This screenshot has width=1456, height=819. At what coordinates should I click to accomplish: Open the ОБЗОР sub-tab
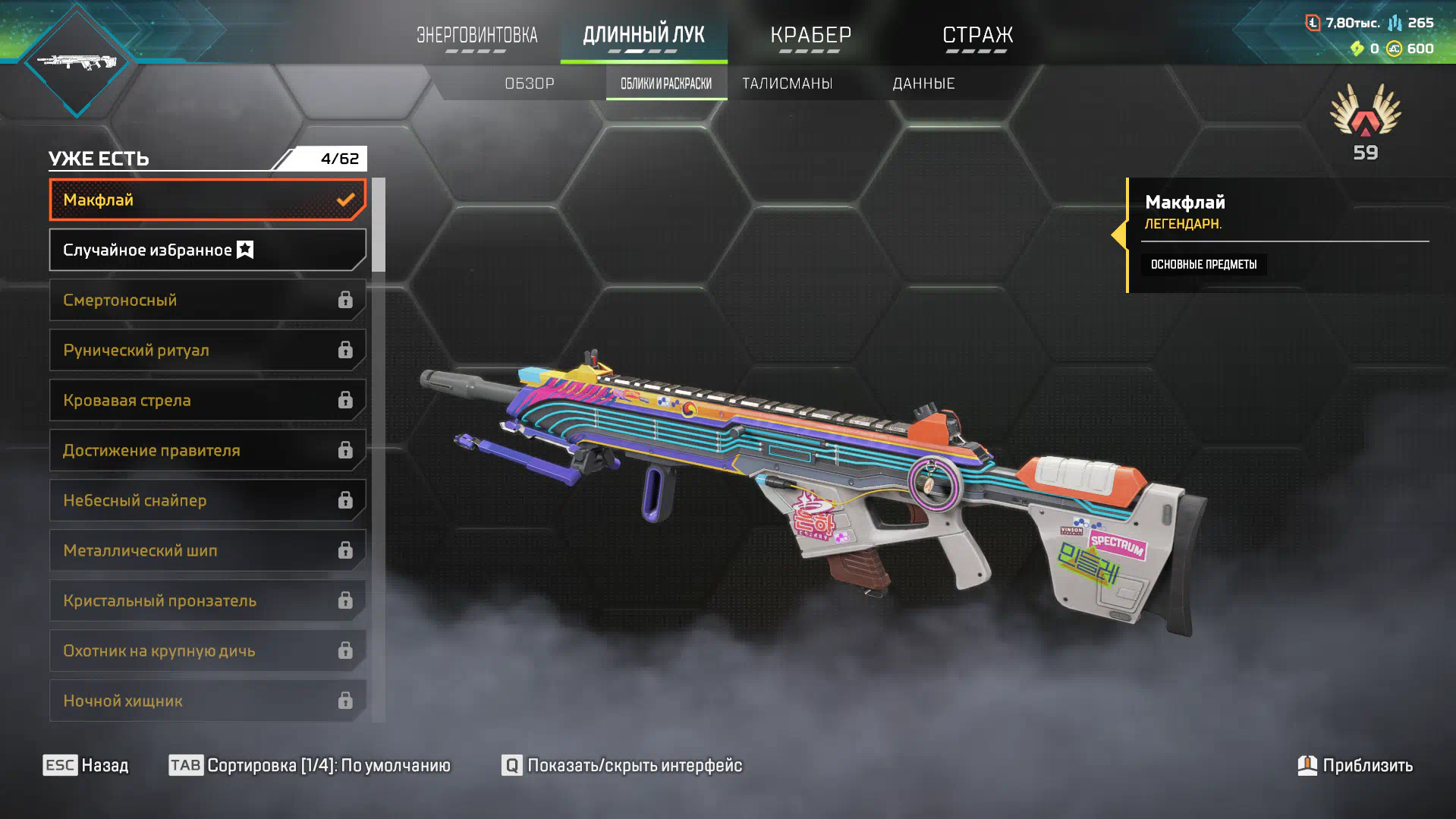[530, 83]
